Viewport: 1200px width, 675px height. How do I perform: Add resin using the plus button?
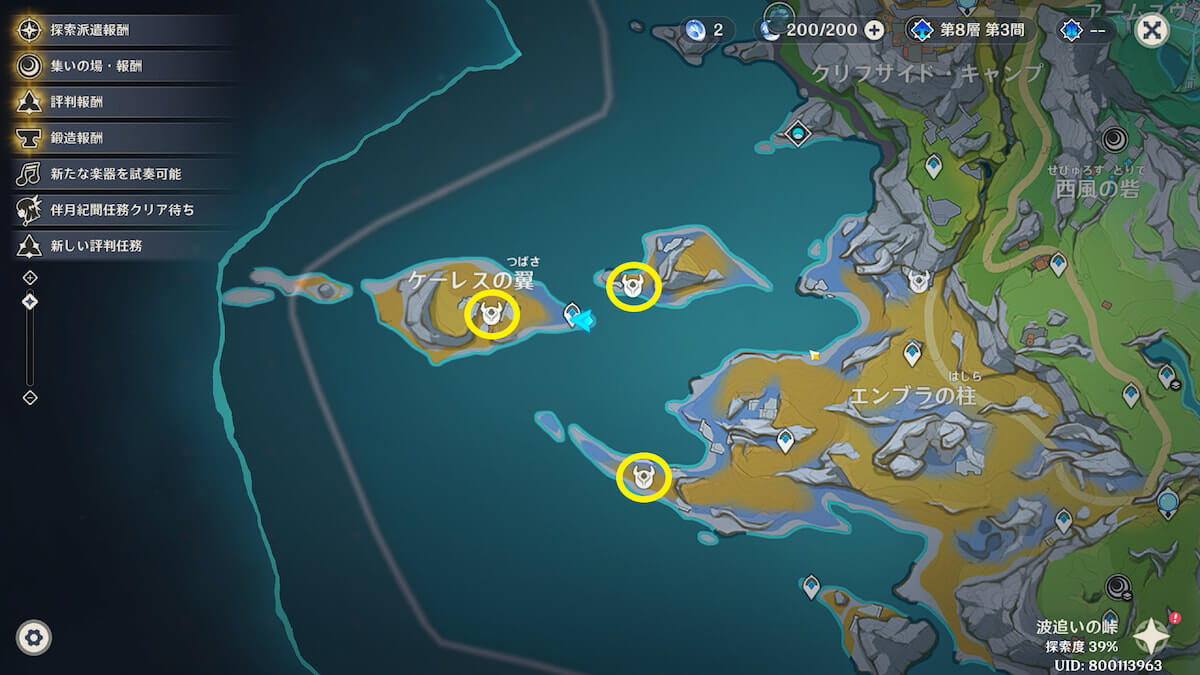(x=874, y=30)
